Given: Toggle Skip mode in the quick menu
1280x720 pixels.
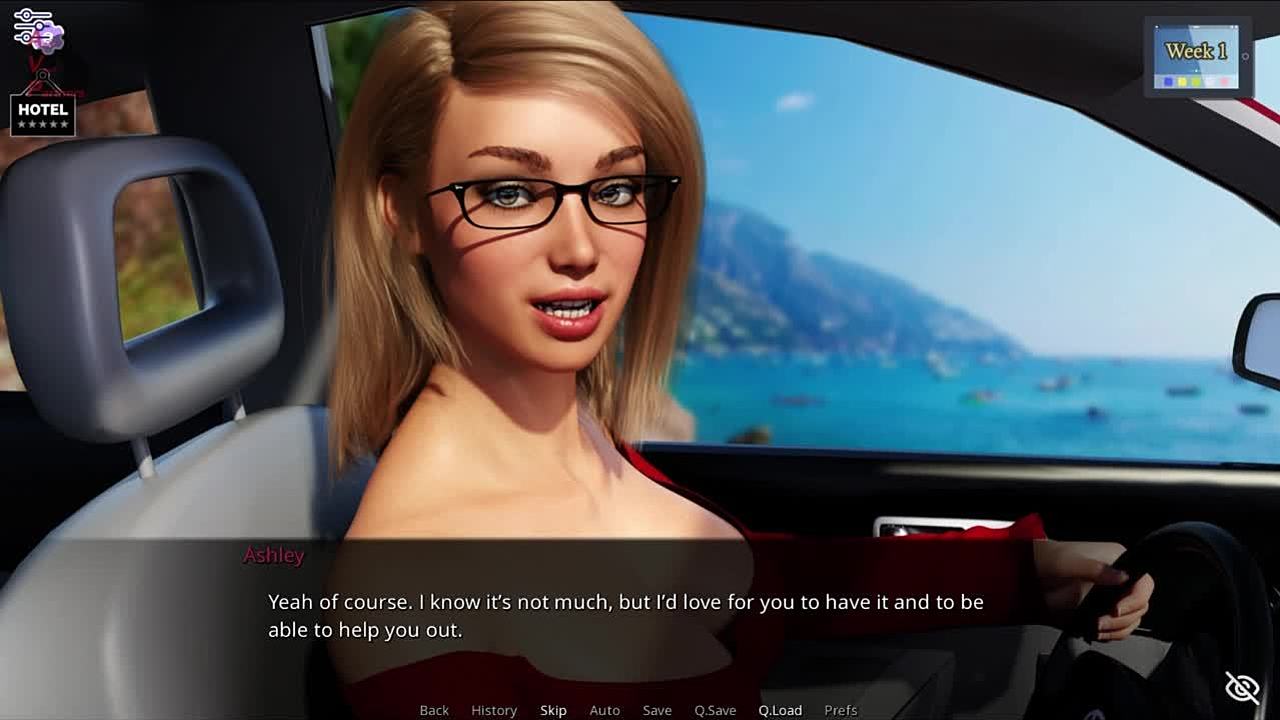Looking at the screenshot, I should [x=553, y=710].
